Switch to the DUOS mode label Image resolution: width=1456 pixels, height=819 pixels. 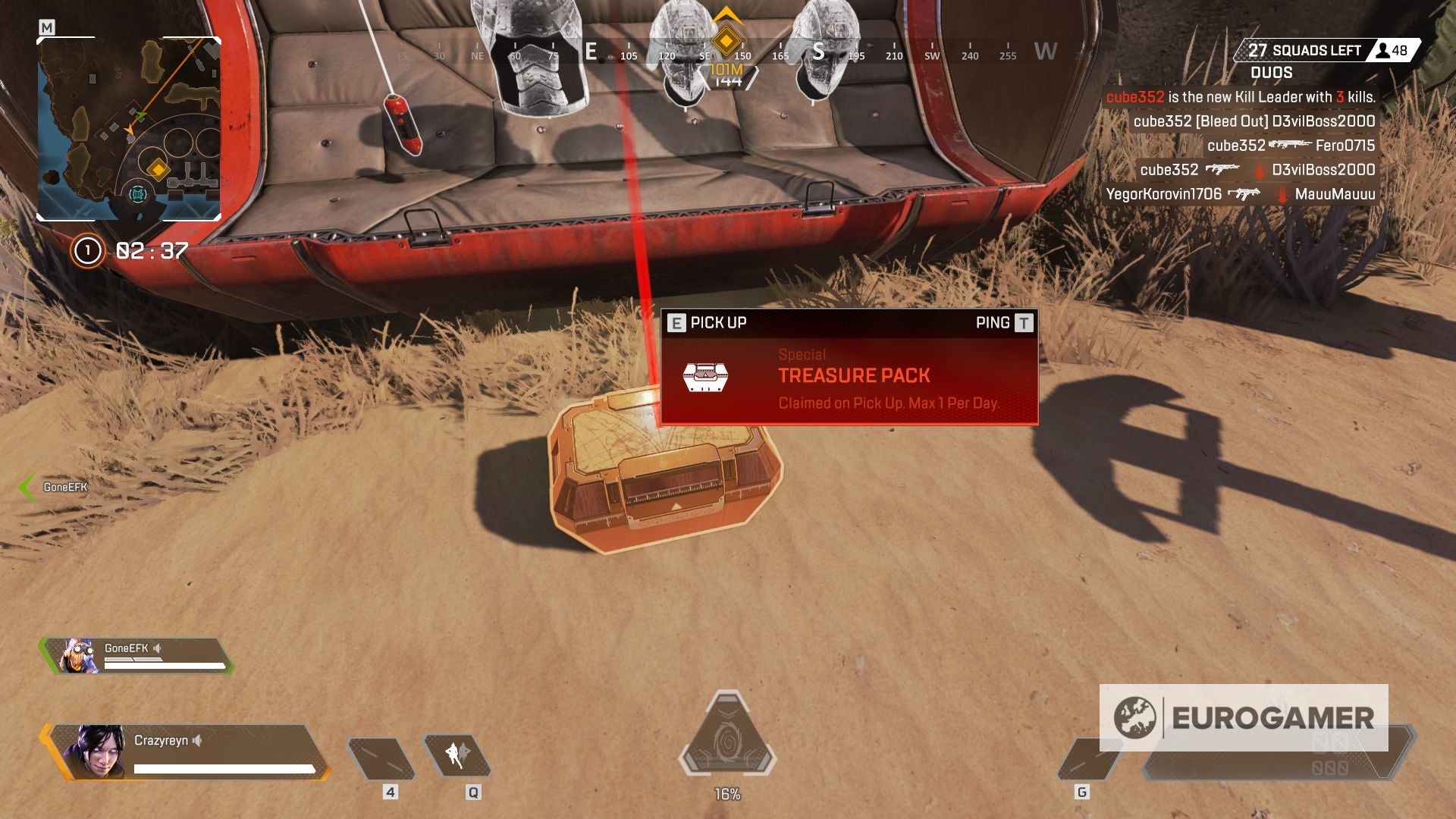pyautogui.click(x=1271, y=73)
